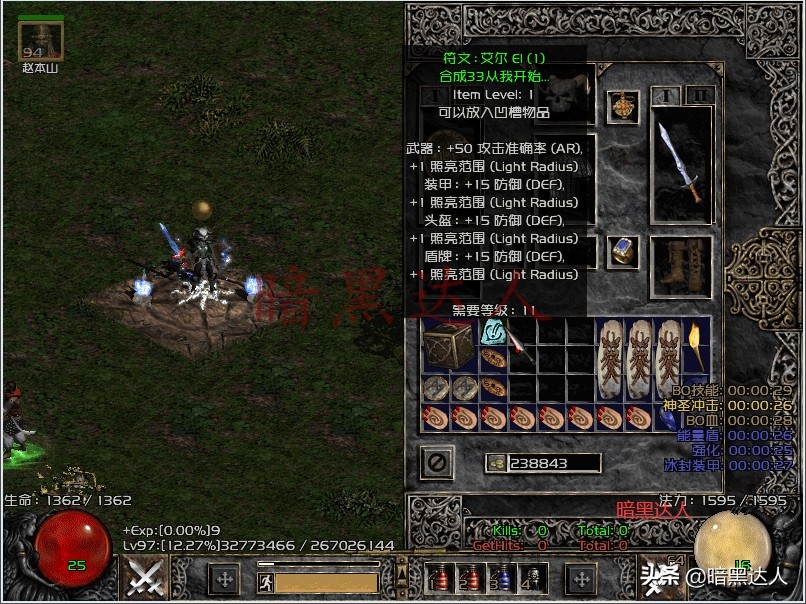The height and width of the screenshot is (604, 806).
Task: Pick up the El rune
Action: pos(492,332)
